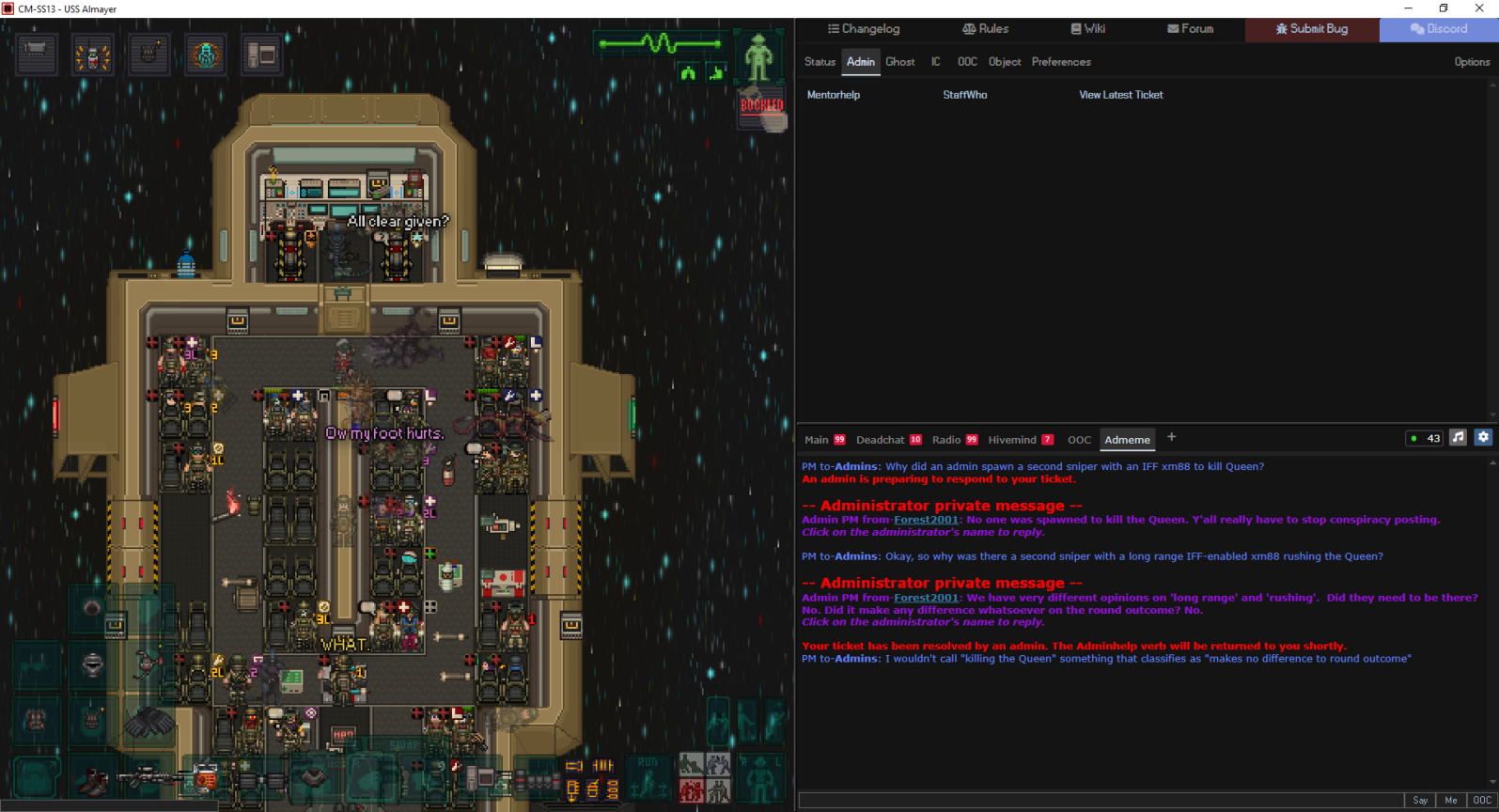The height and width of the screenshot is (812, 1499).
Task: Switch to the Ghost tab
Action: [x=899, y=62]
